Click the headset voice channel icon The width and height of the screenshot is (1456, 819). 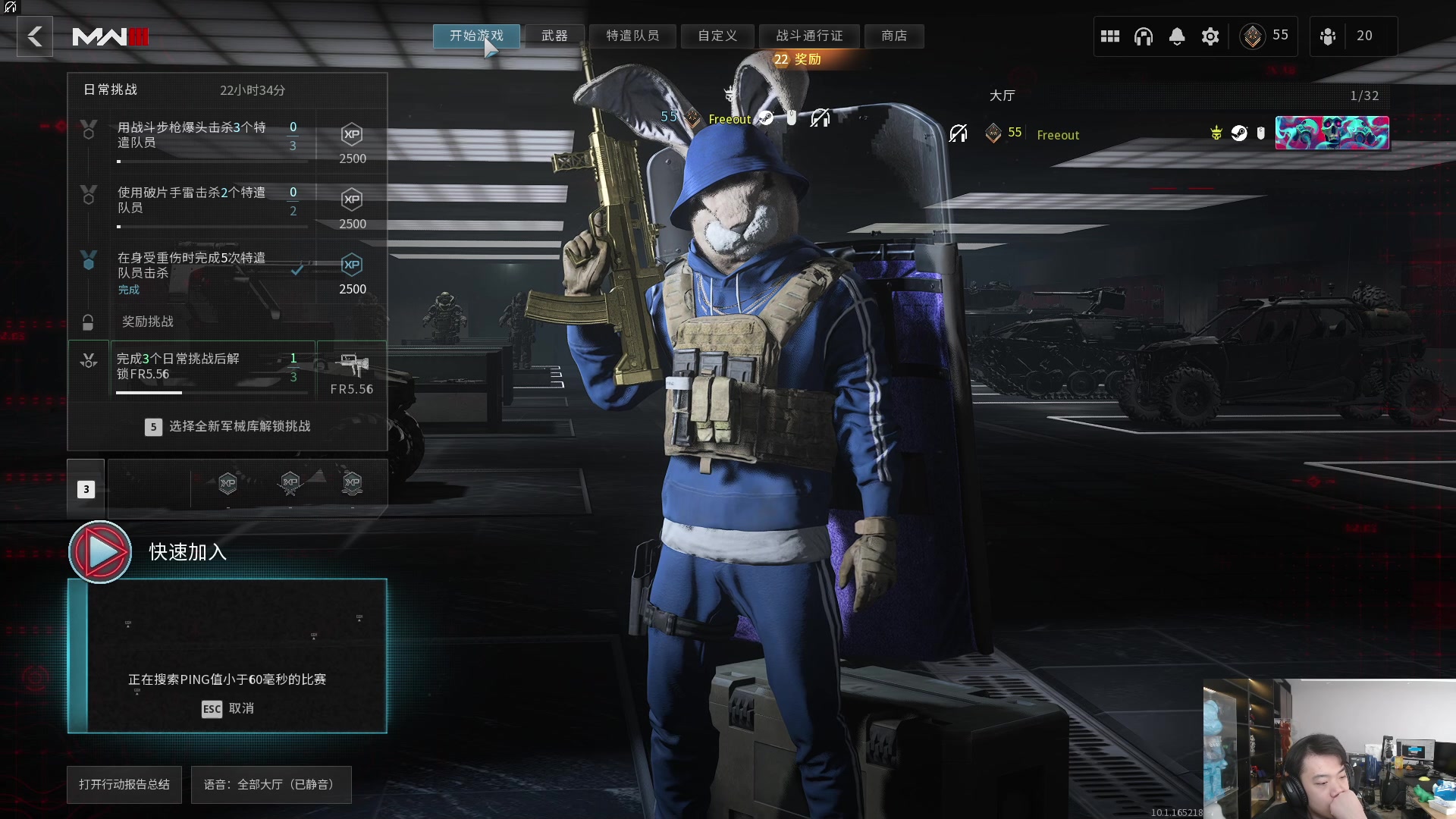pos(1144,36)
